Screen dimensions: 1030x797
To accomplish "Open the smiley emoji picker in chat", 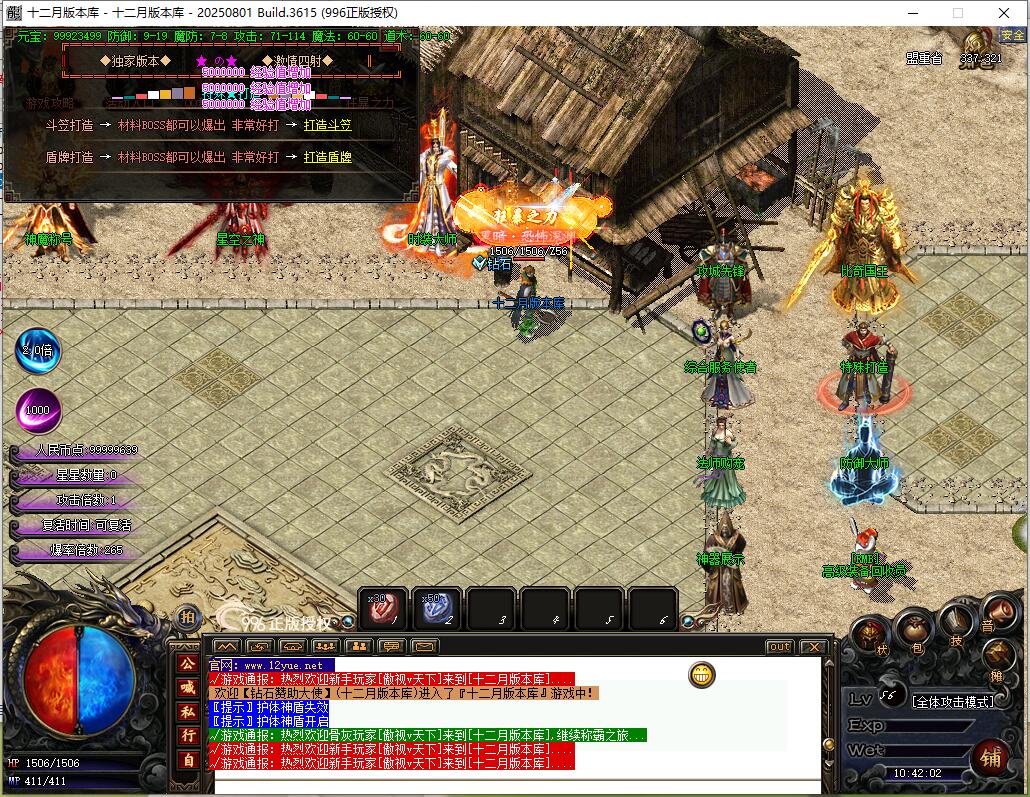I will coord(703,675).
